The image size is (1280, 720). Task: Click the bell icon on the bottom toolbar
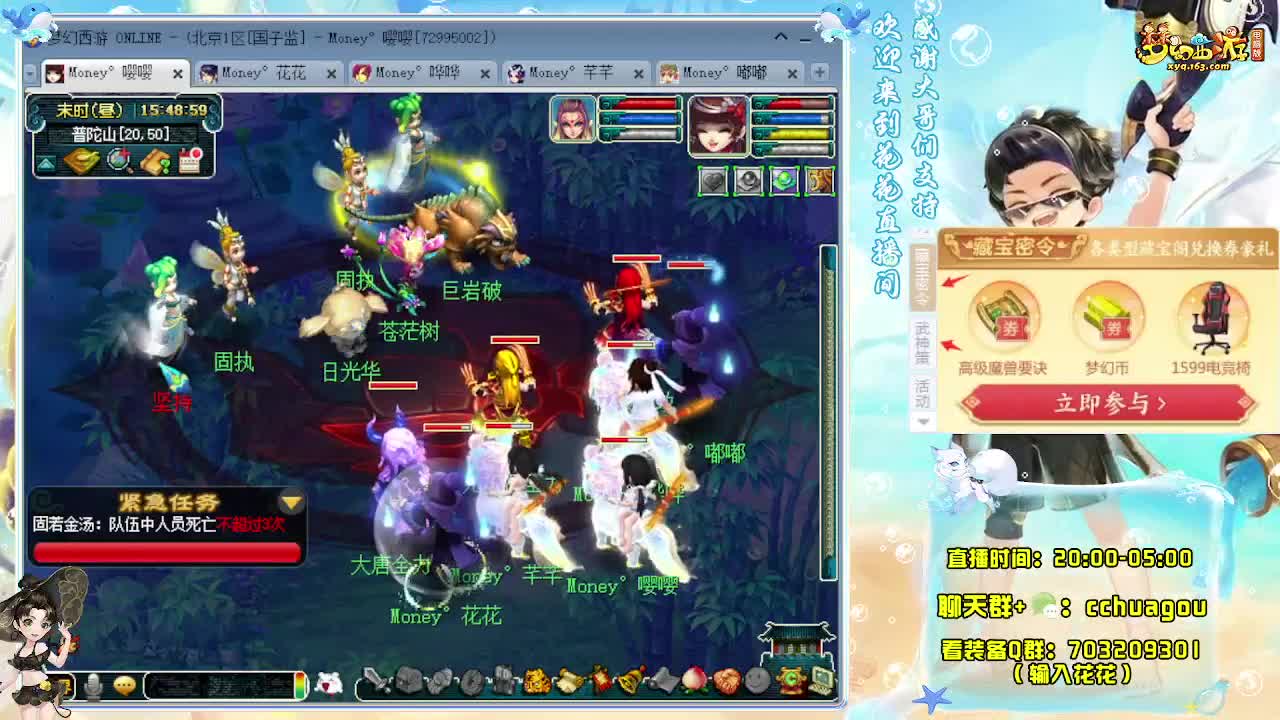[632, 679]
